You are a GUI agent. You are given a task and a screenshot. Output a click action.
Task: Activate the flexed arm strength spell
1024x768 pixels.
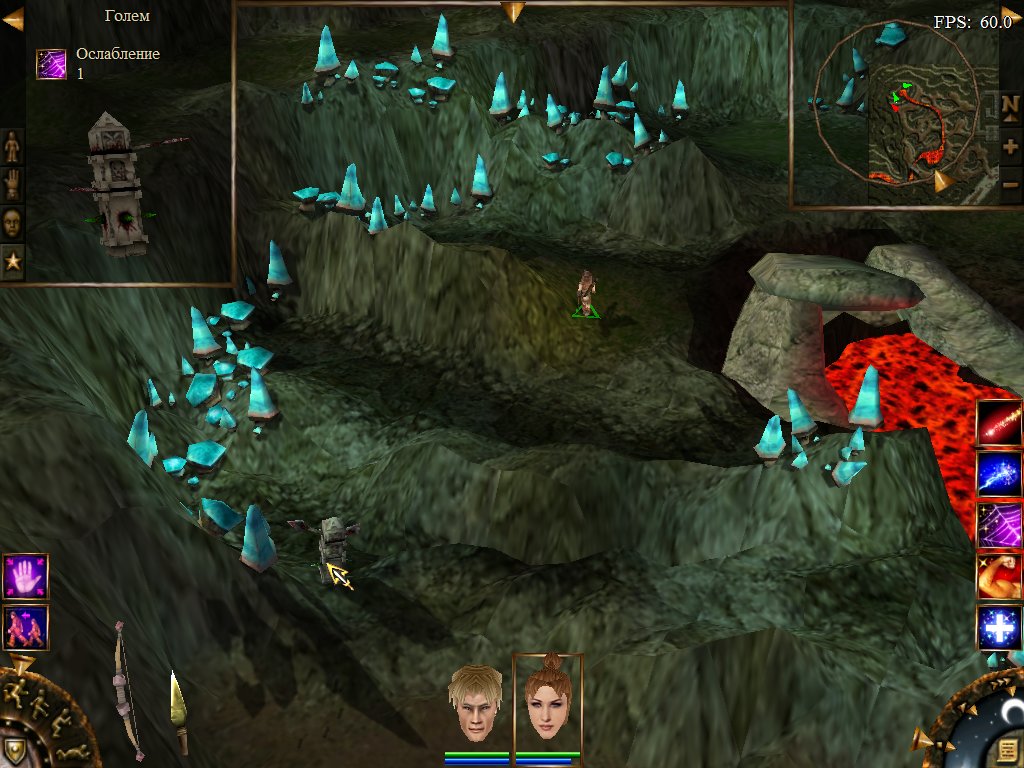[999, 576]
